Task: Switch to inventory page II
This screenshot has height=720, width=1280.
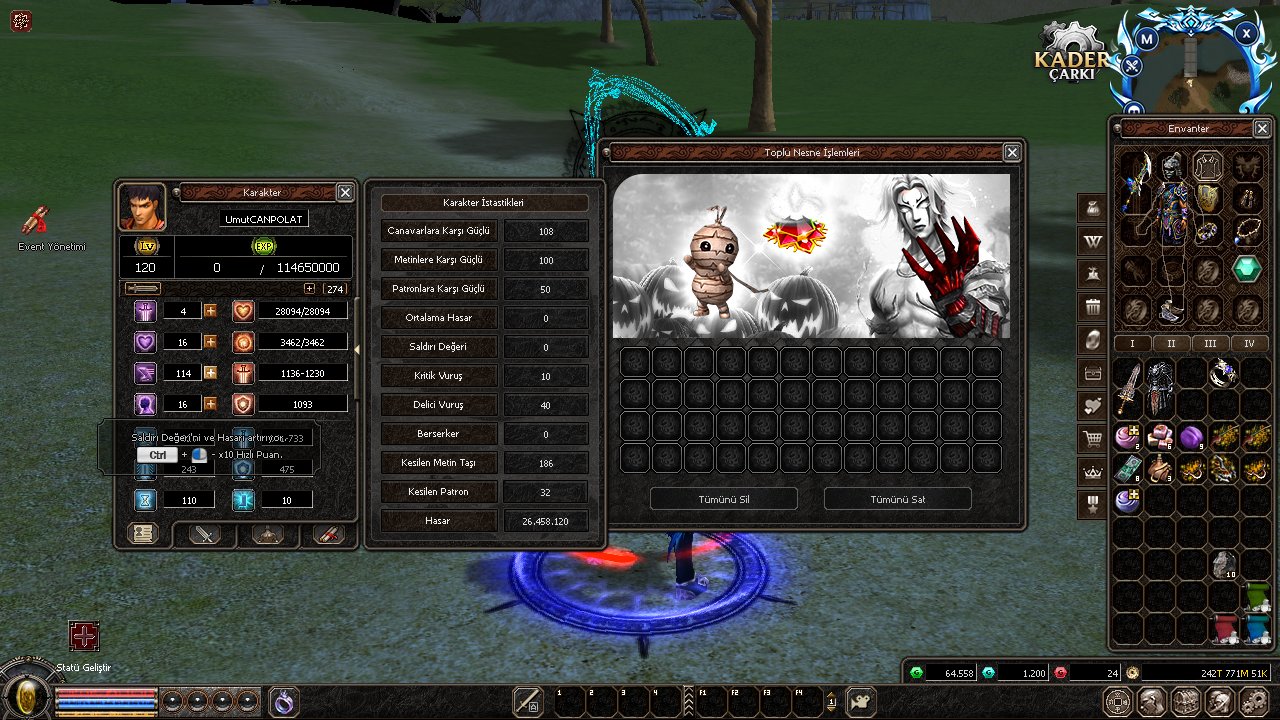Action: tap(1171, 343)
